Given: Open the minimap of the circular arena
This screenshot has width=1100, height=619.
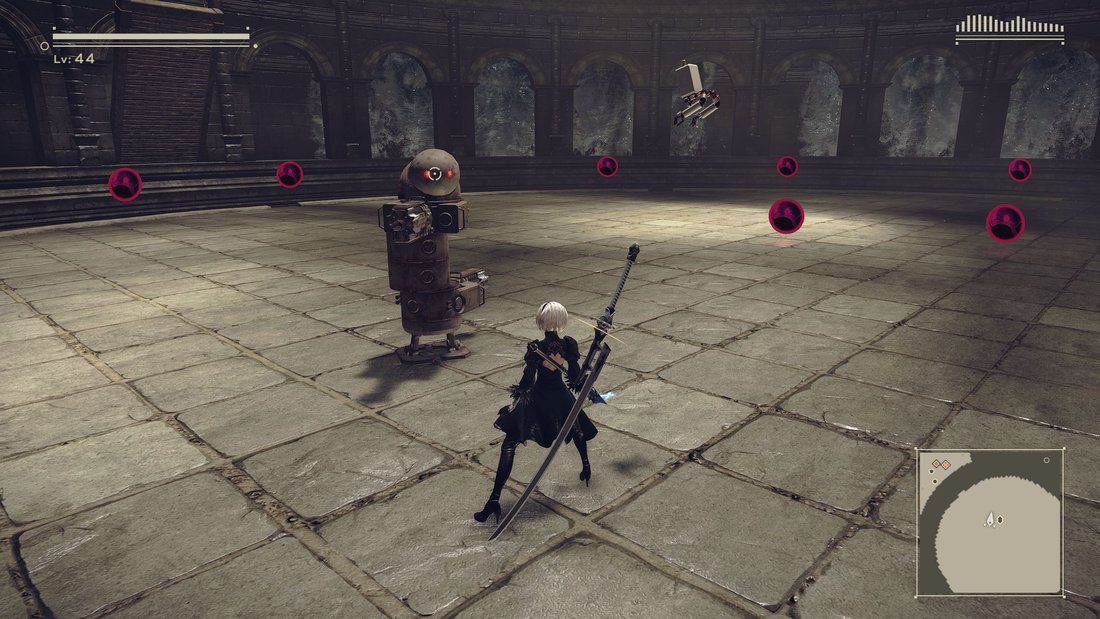Looking at the screenshot, I should 990,521.
